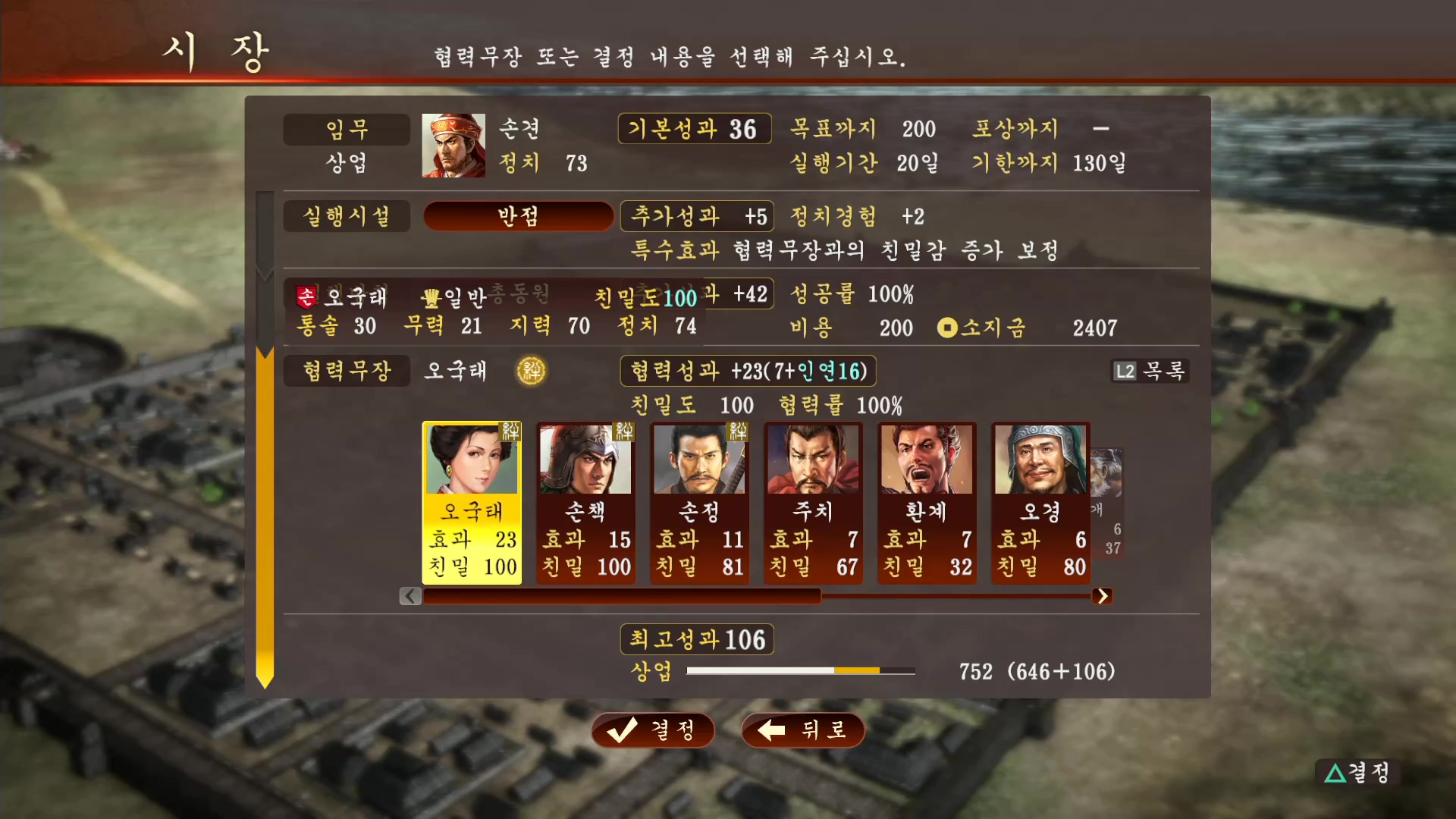Click the 상업 progress bar
This screenshot has width=1456, height=819.
point(800,670)
